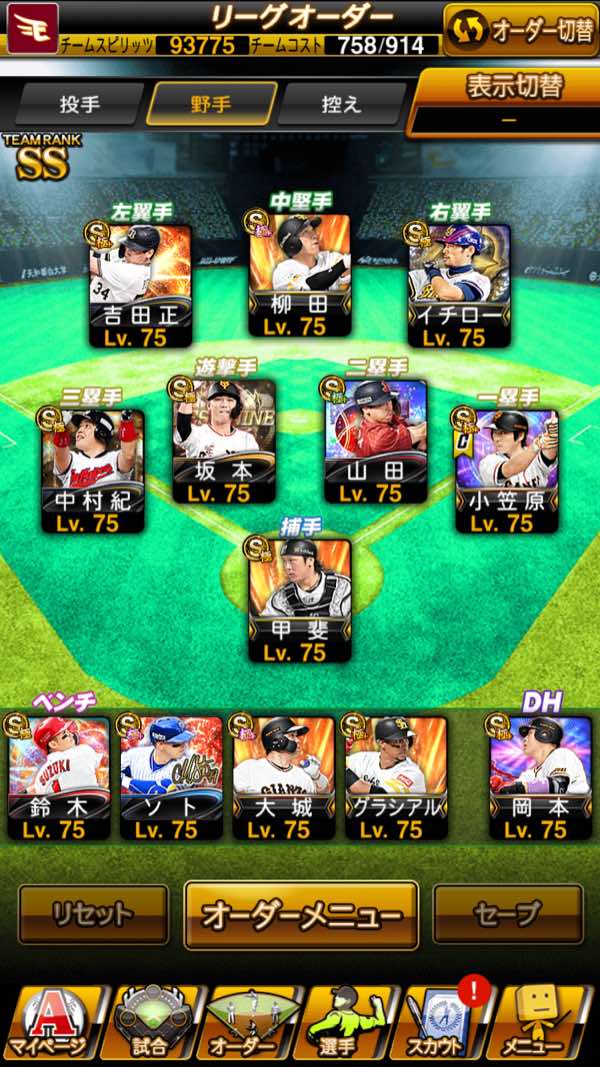
Task: Open the オーダーメニュー order menu
Action: tap(301, 914)
